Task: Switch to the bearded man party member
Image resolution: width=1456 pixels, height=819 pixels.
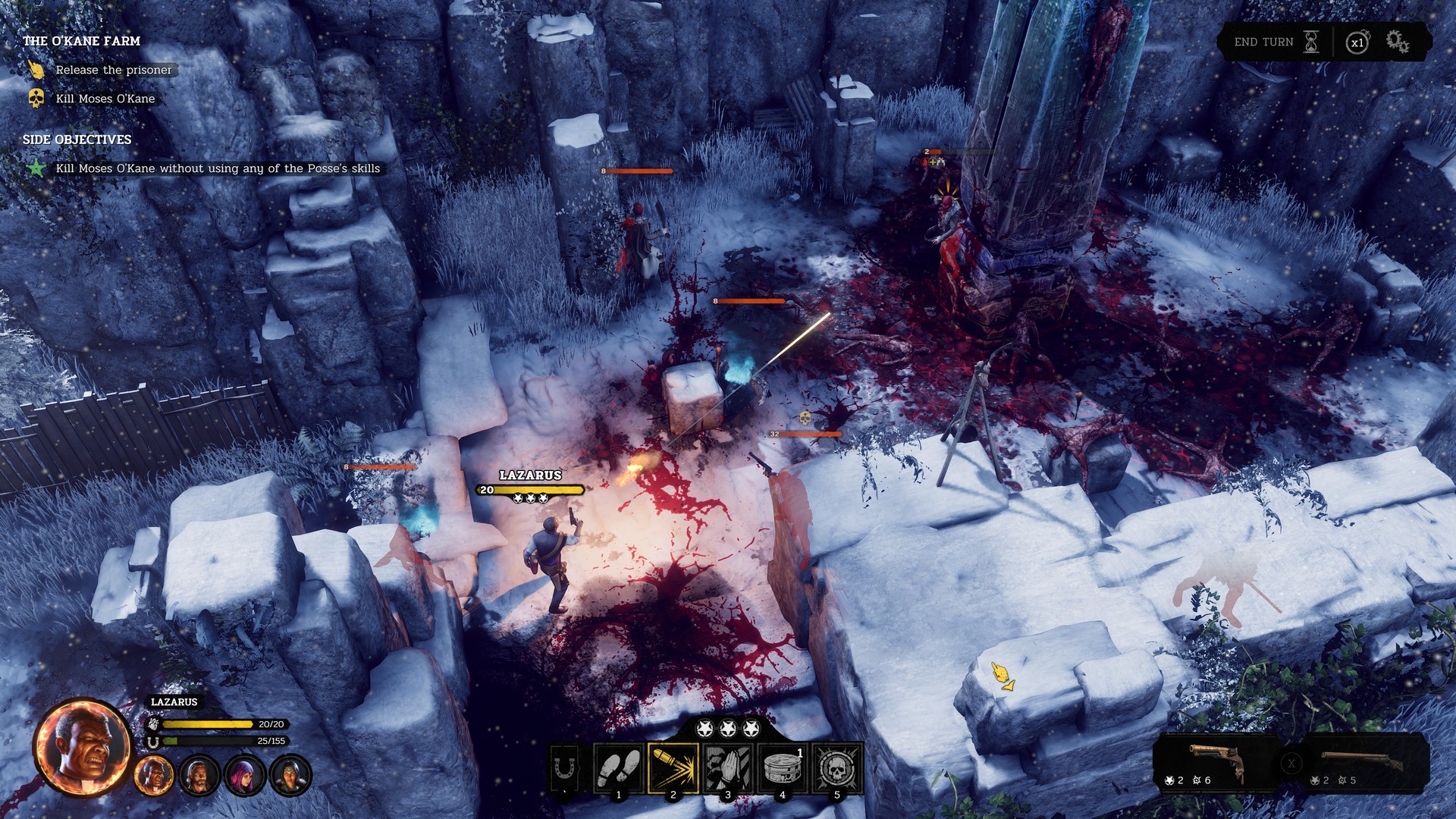Action: coord(199,776)
